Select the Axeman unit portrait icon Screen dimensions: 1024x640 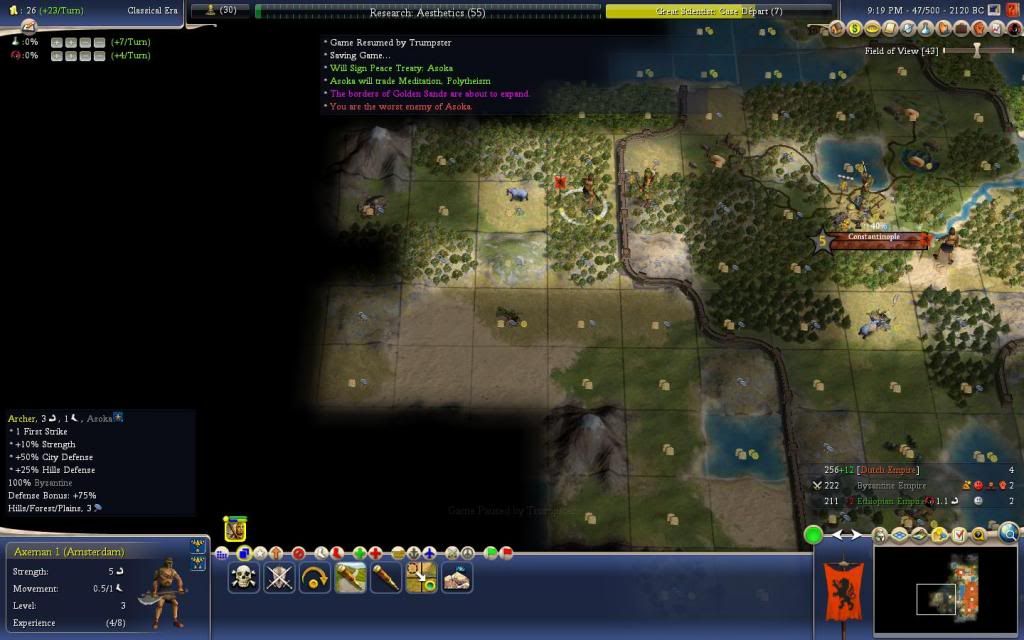[x=235, y=528]
